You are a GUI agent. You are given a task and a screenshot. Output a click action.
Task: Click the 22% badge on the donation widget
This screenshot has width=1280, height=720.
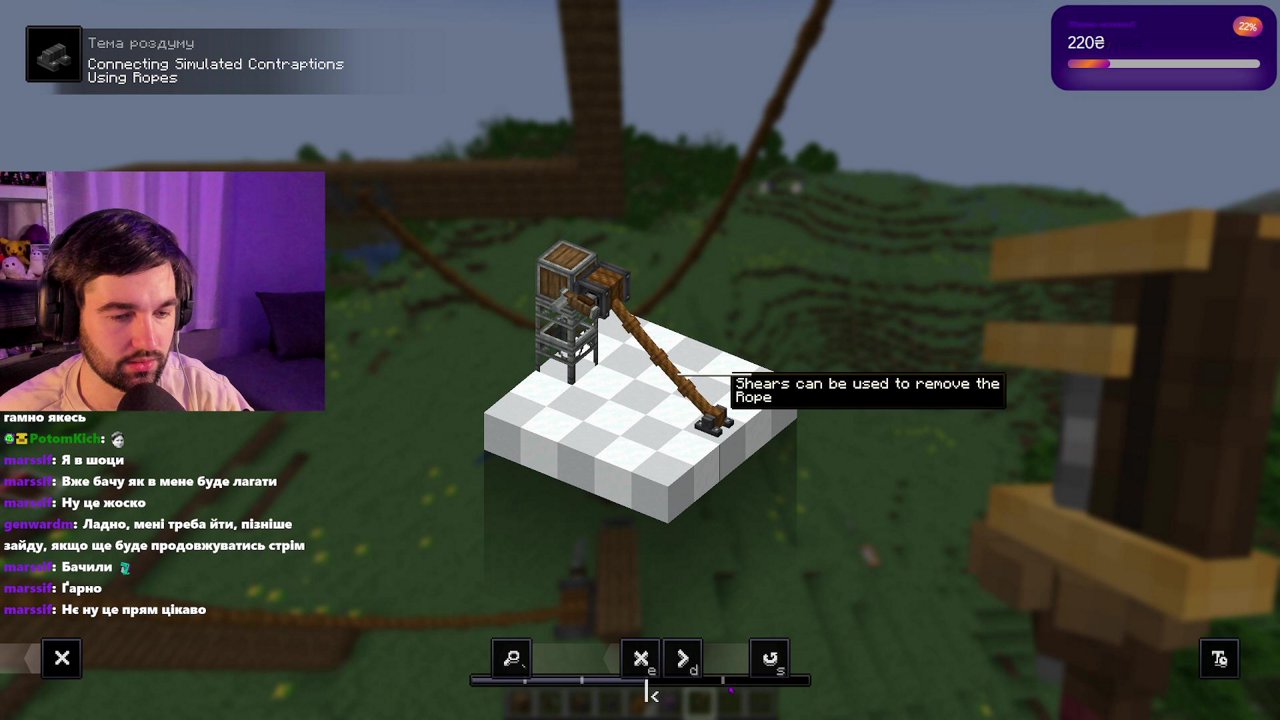[x=1247, y=26]
